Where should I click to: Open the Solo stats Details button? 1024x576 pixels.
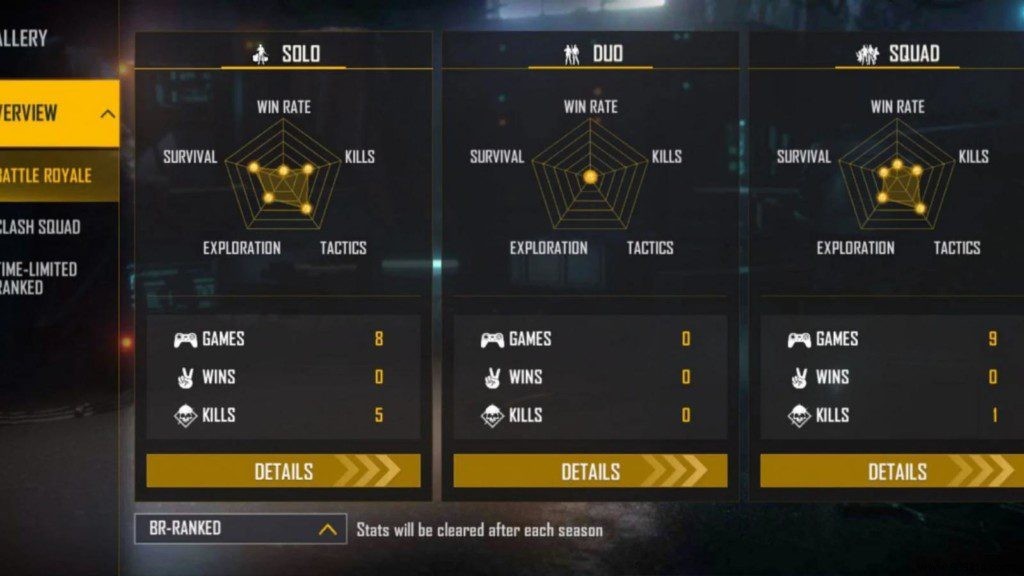283,471
